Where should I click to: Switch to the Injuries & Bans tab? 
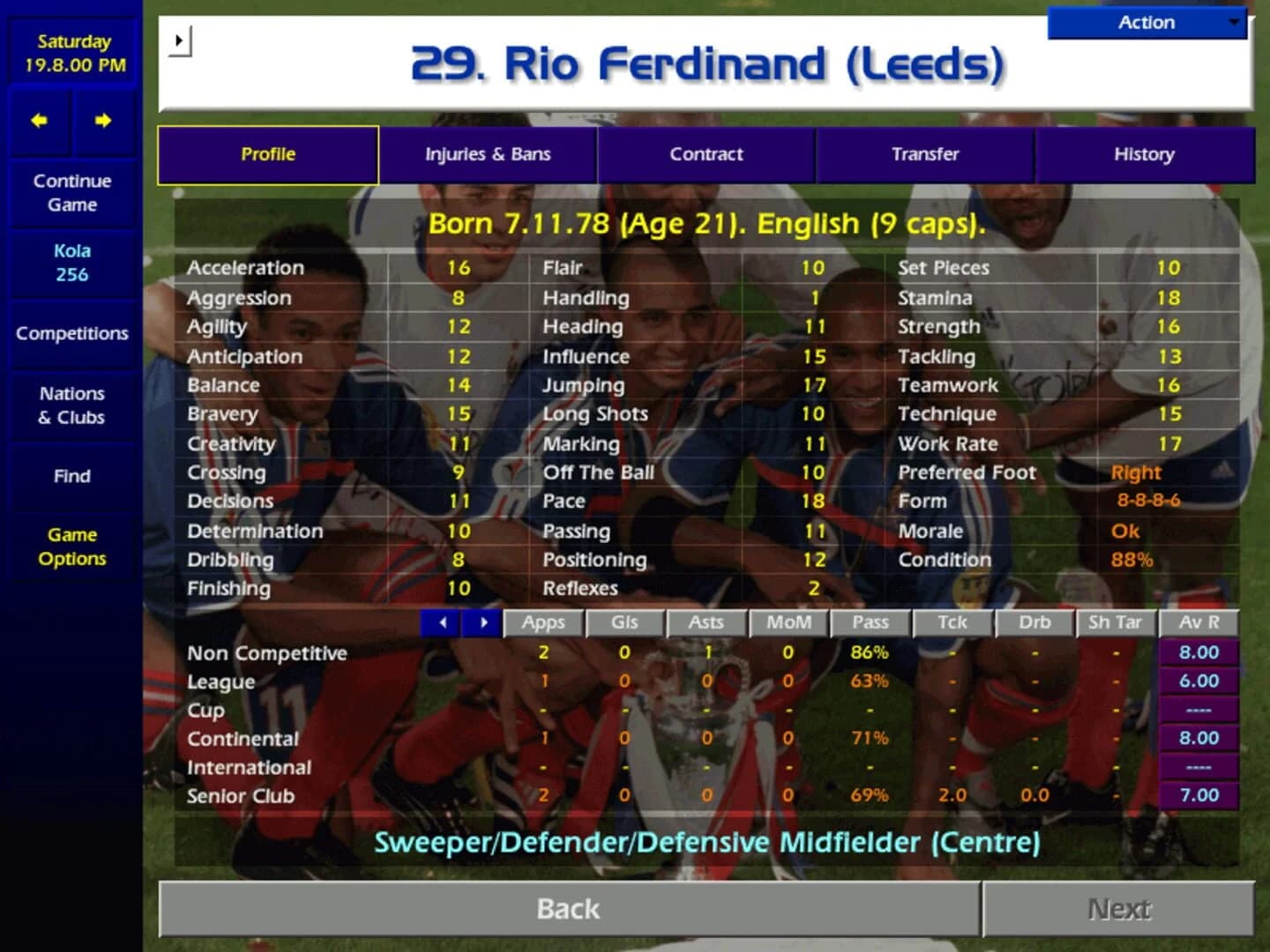click(489, 154)
